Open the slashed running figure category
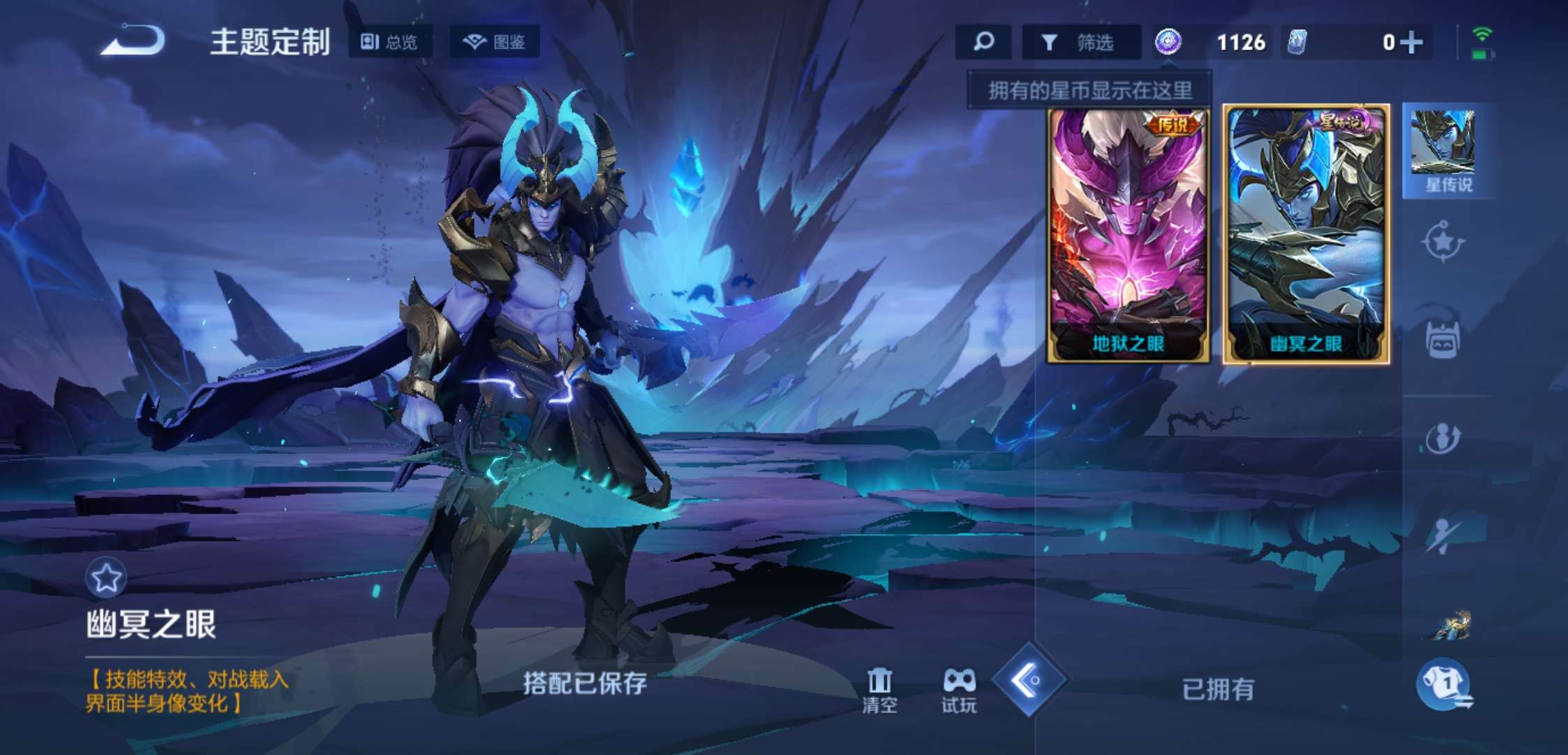 tap(1443, 535)
